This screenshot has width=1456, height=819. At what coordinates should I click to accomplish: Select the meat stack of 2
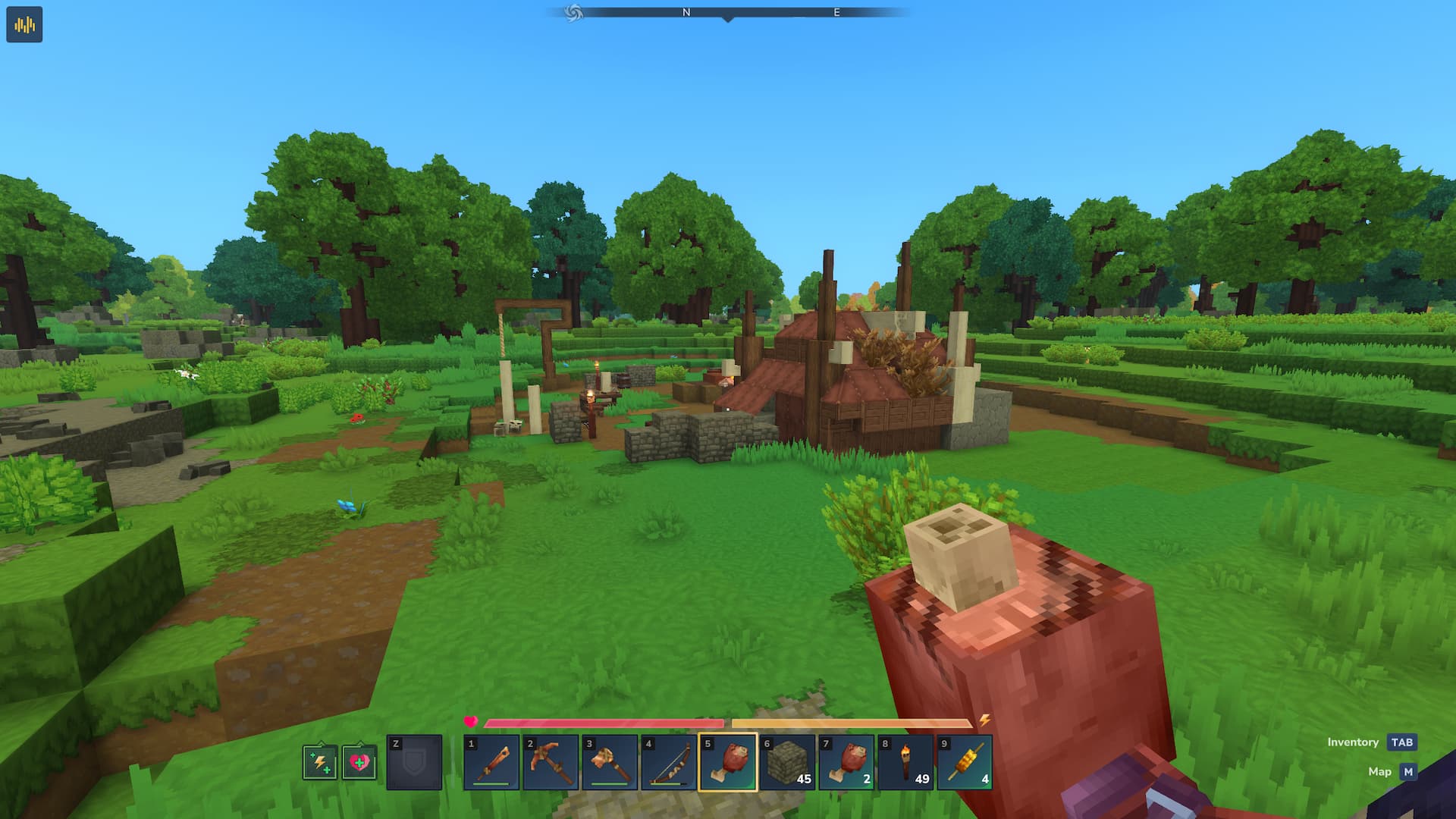(846, 762)
